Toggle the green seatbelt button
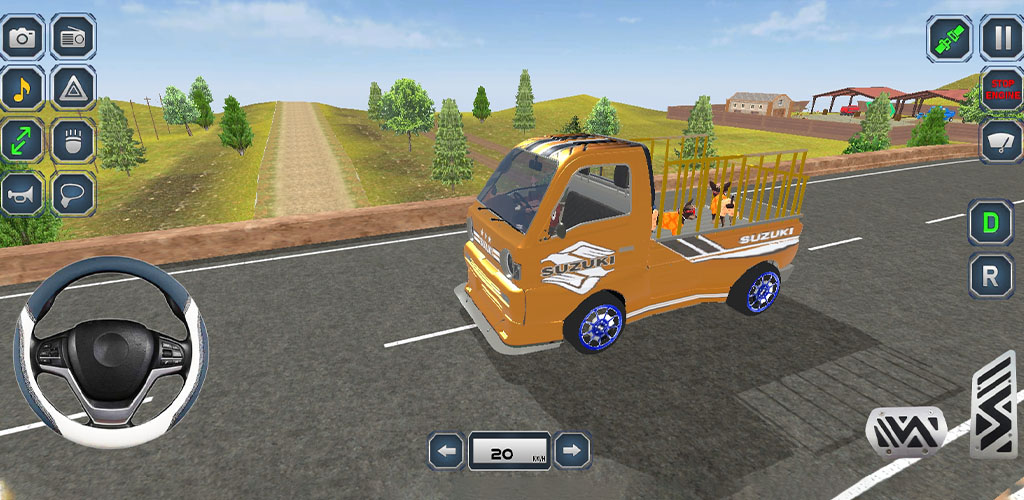The width and height of the screenshot is (1024, 500). point(948,38)
